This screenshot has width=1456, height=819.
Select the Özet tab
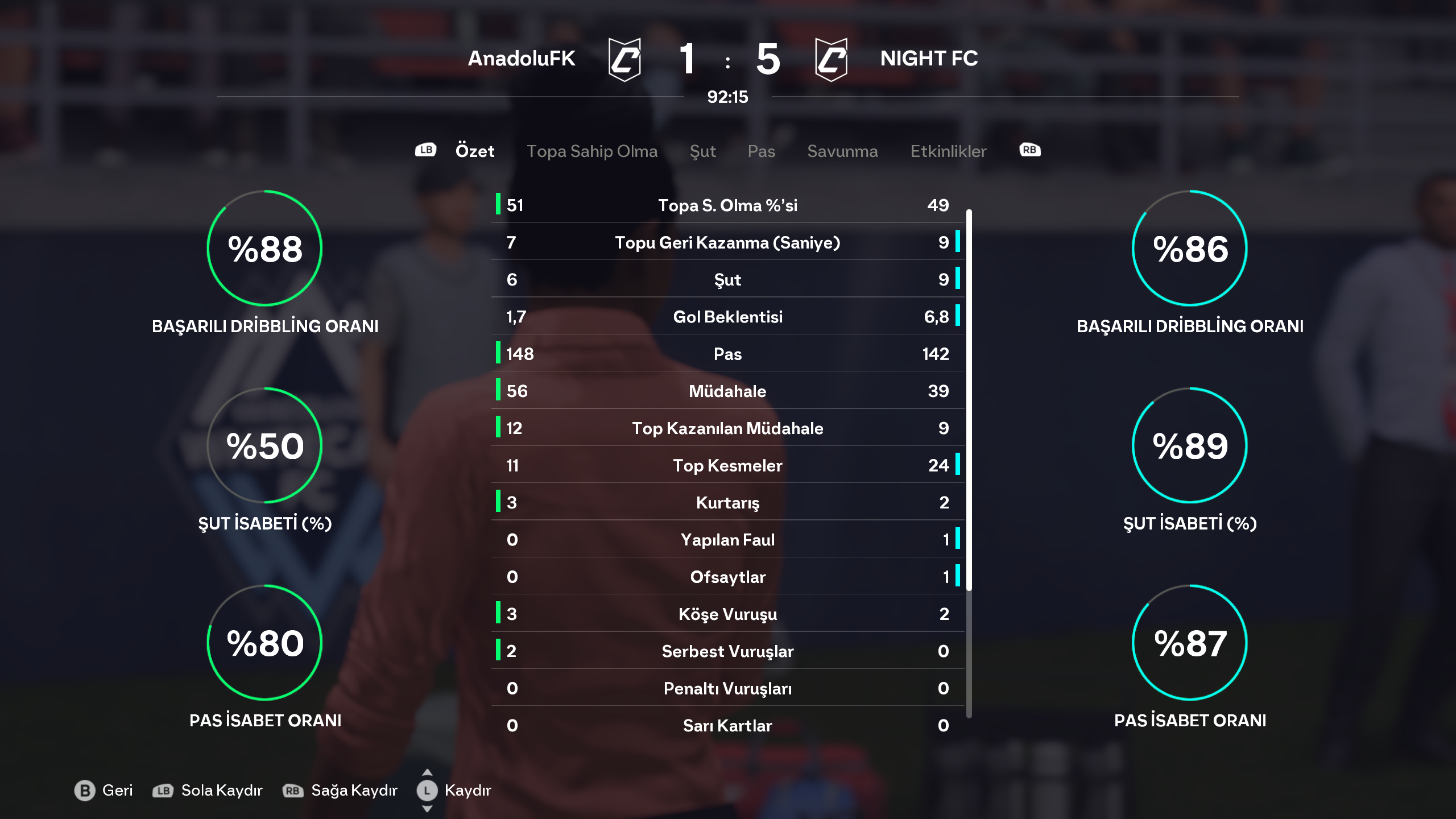(474, 151)
